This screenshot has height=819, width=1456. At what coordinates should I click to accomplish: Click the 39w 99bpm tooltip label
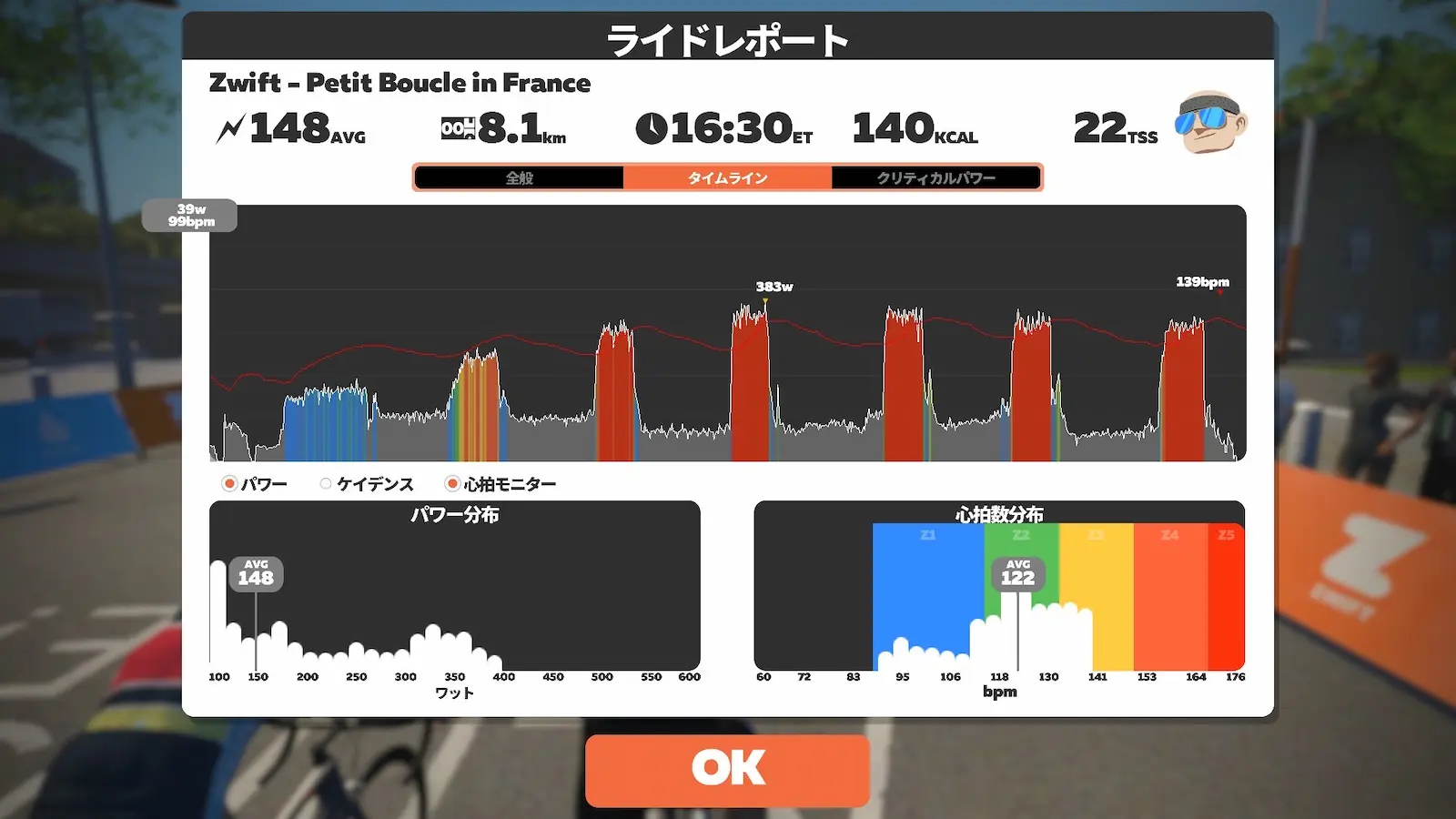point(192,216)
